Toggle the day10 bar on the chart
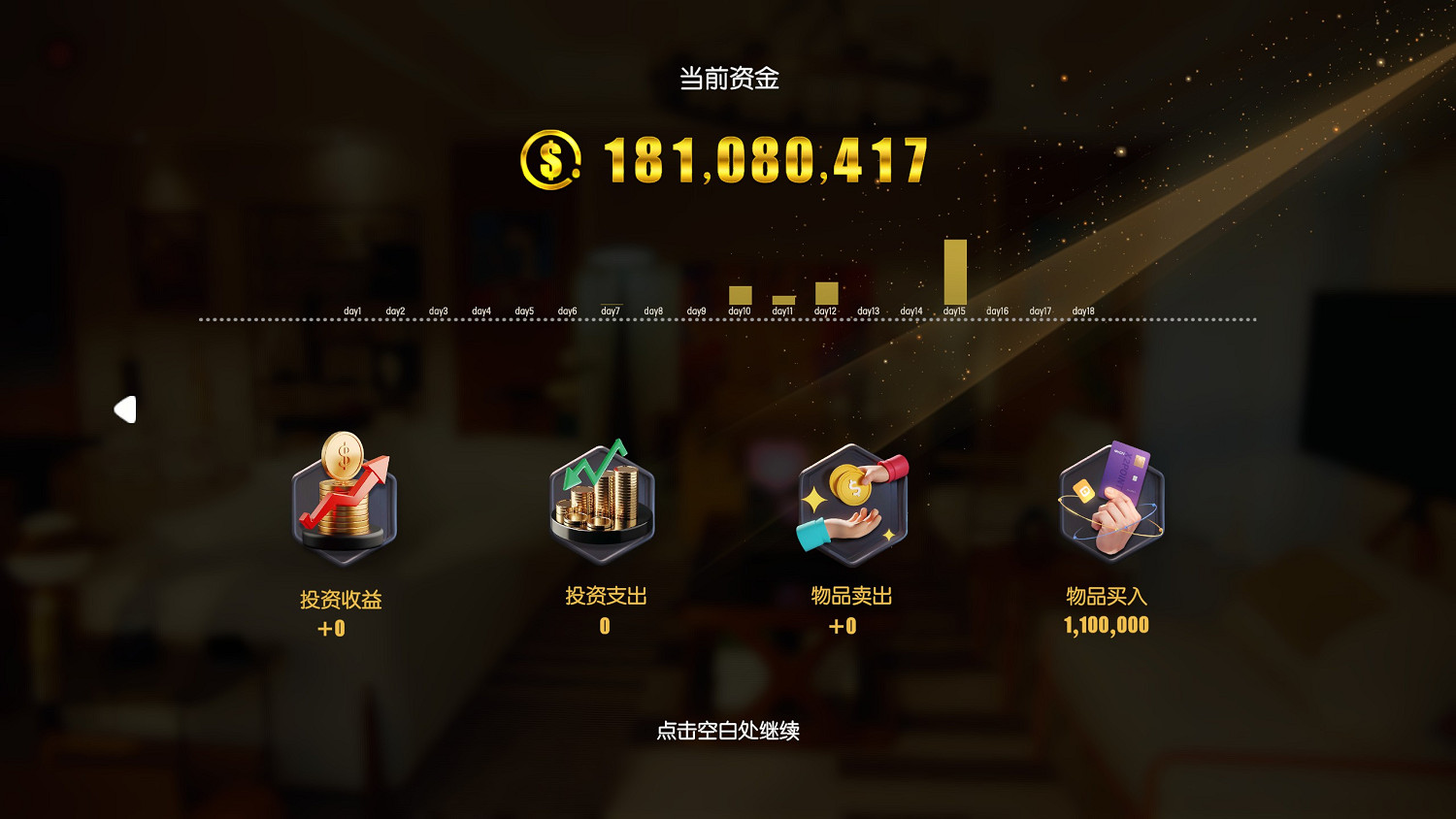The height and width of the screenshot is (819, 1456). click(742, 293)
